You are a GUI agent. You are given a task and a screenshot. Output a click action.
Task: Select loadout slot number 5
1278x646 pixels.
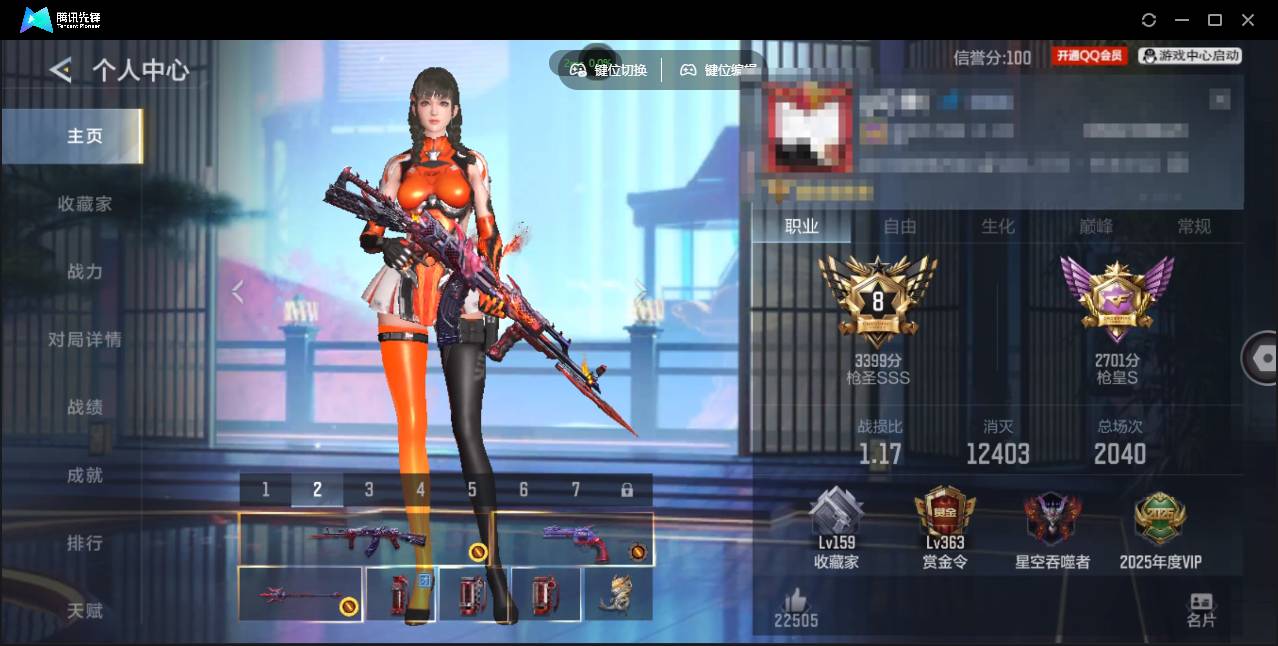click(x=472, y=490)
